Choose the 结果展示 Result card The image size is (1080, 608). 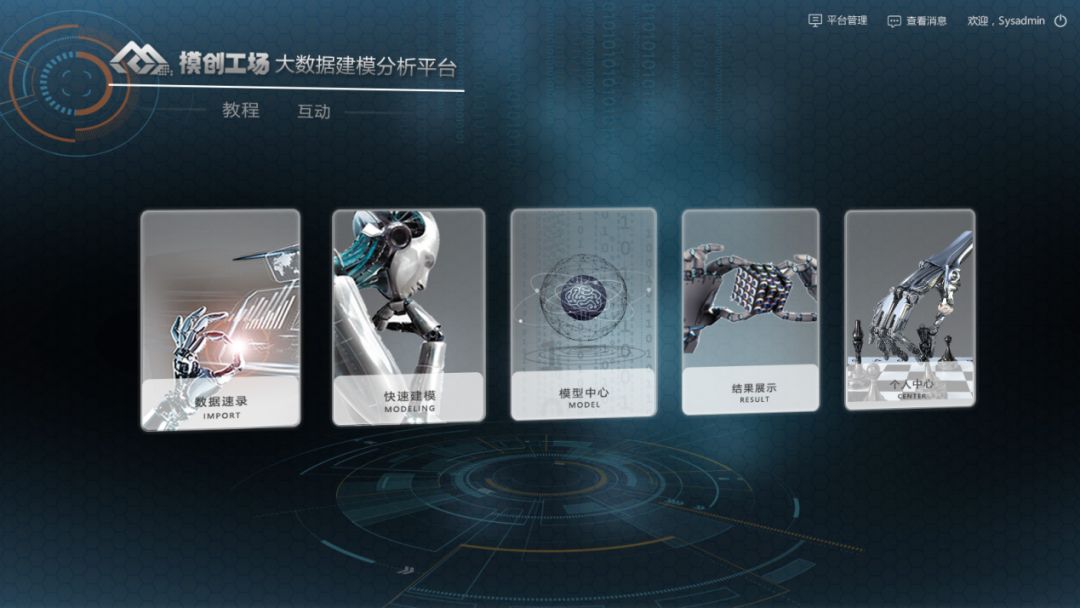tap(750, 311)
